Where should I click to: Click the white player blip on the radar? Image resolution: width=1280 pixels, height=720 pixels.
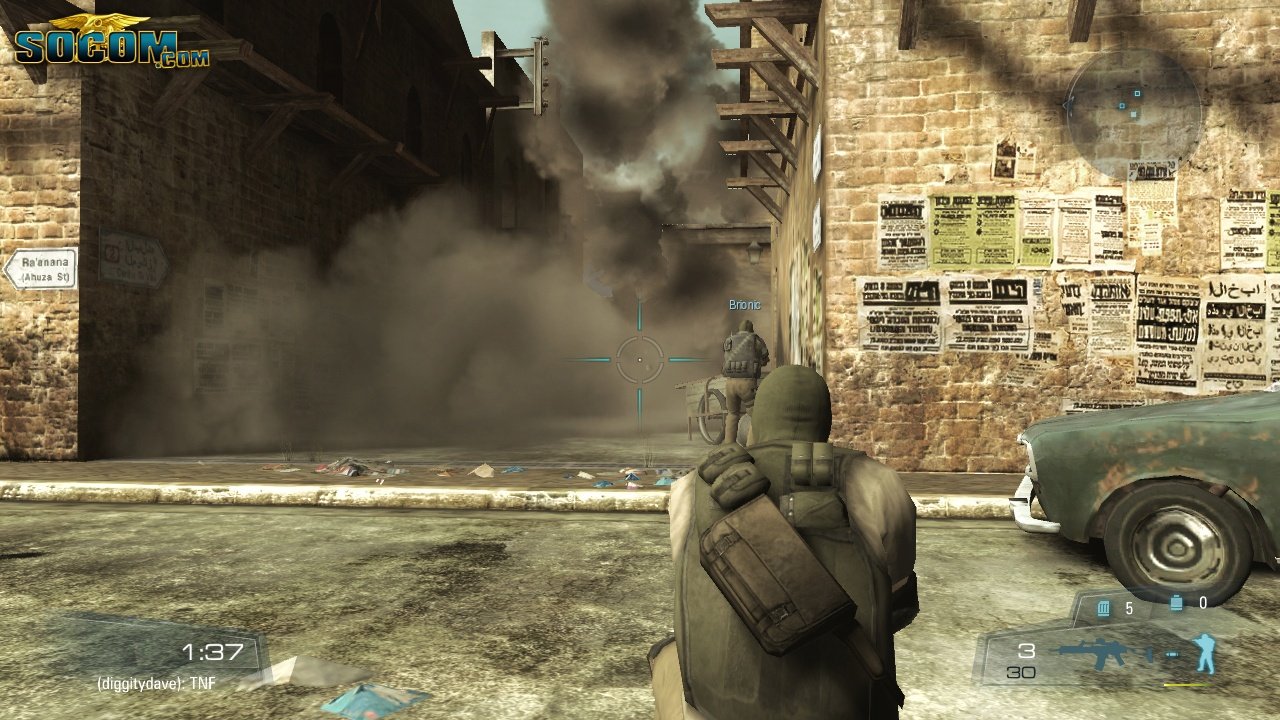tap(1133, 114)
